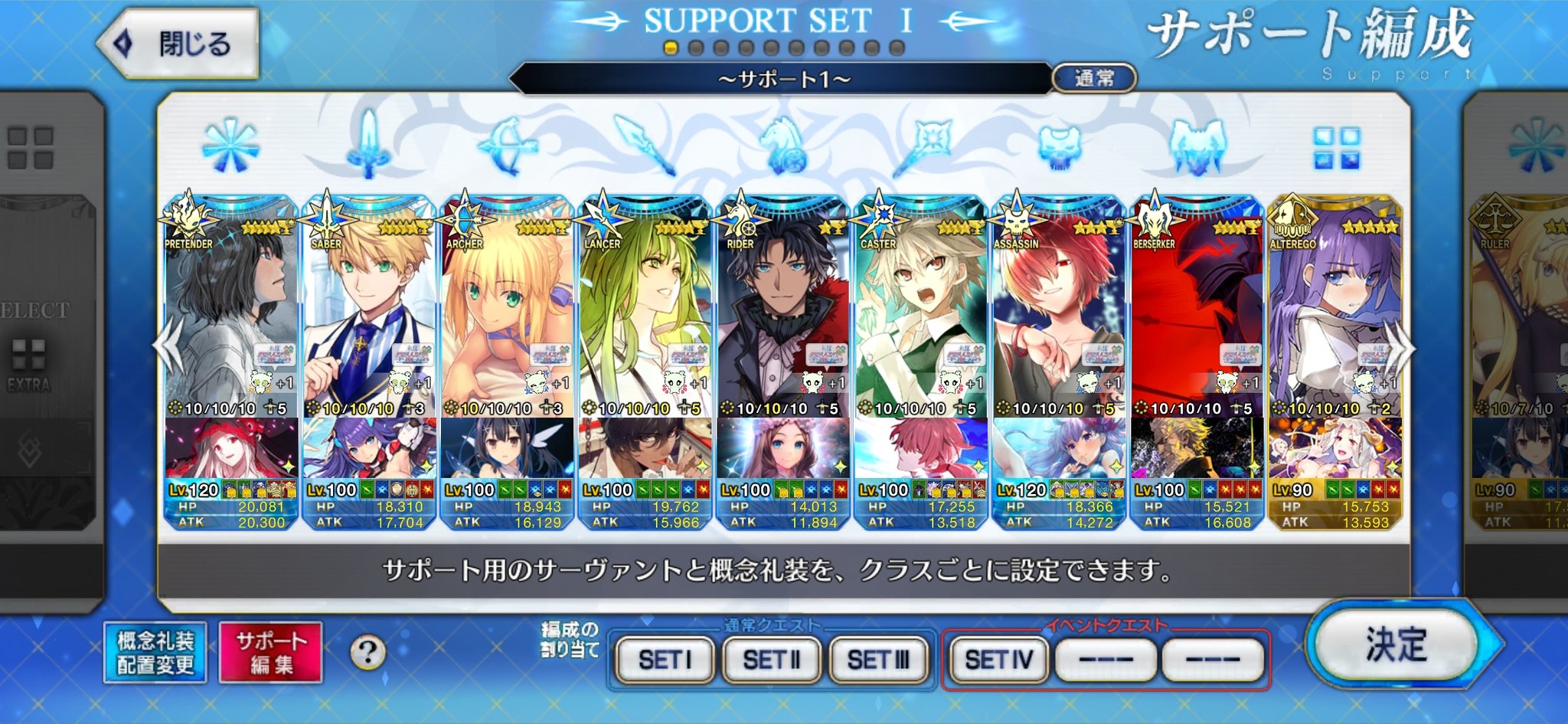1568x724 pixels.
Task: Choose the SET II assignment button
Action: tap(771, 659)
